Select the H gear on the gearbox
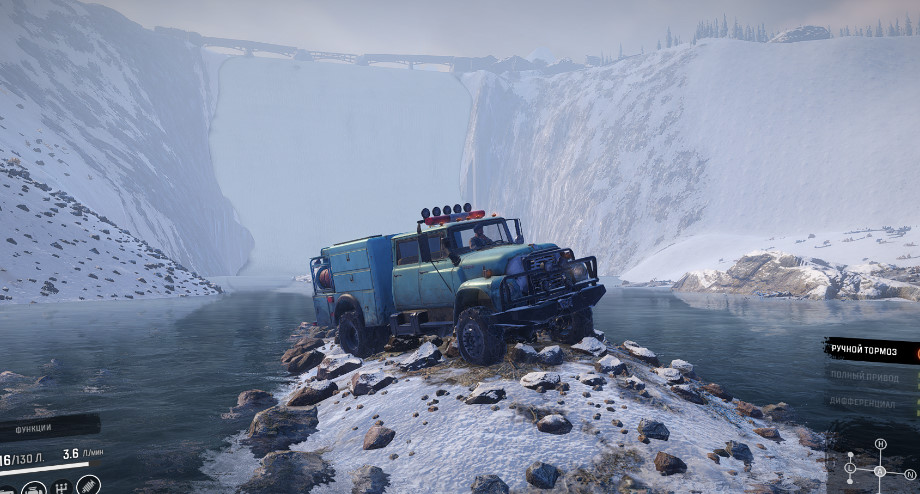Image resolution: width=920 pixels, height=494 pixels. 880,444
